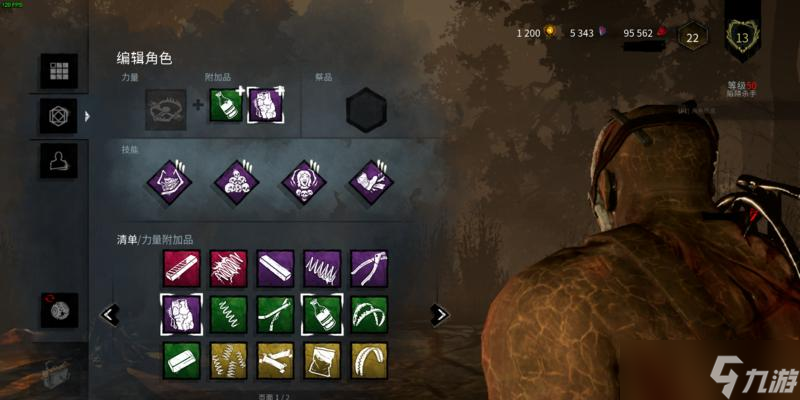This screenshot has width=800, height=400.
Task: Switch to the hexagon loadout tab
Action: pyautogui.click(x=58, y=115)
